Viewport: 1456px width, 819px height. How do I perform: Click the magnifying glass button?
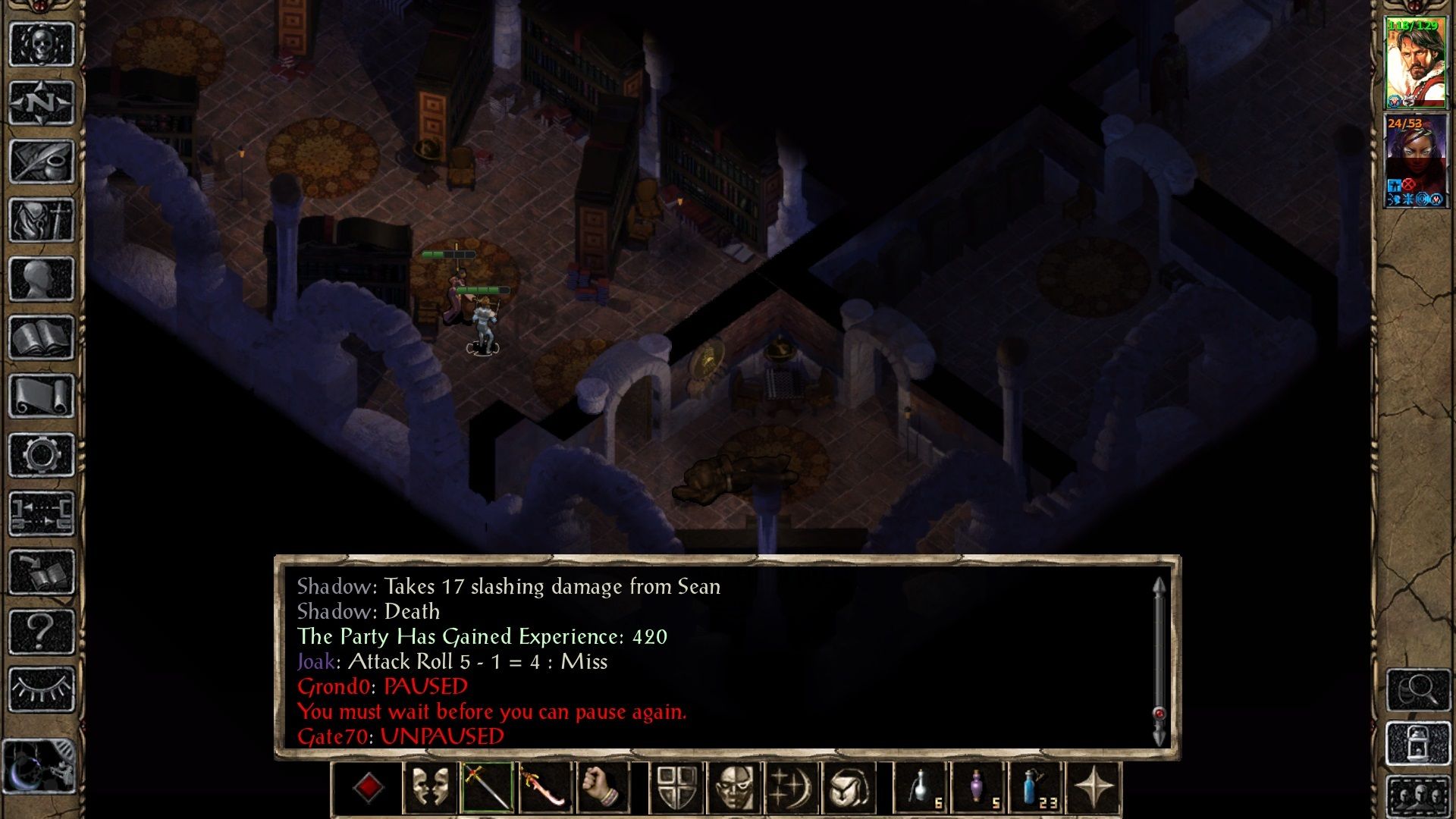pyautogui.click(x=1418, y=689)
